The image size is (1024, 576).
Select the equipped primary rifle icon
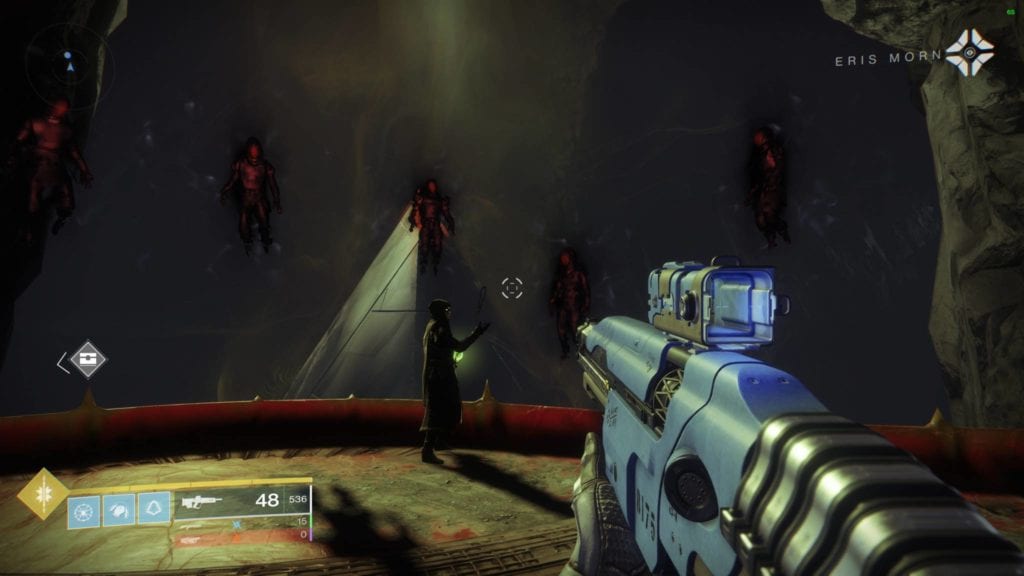(x=200, y=500)
